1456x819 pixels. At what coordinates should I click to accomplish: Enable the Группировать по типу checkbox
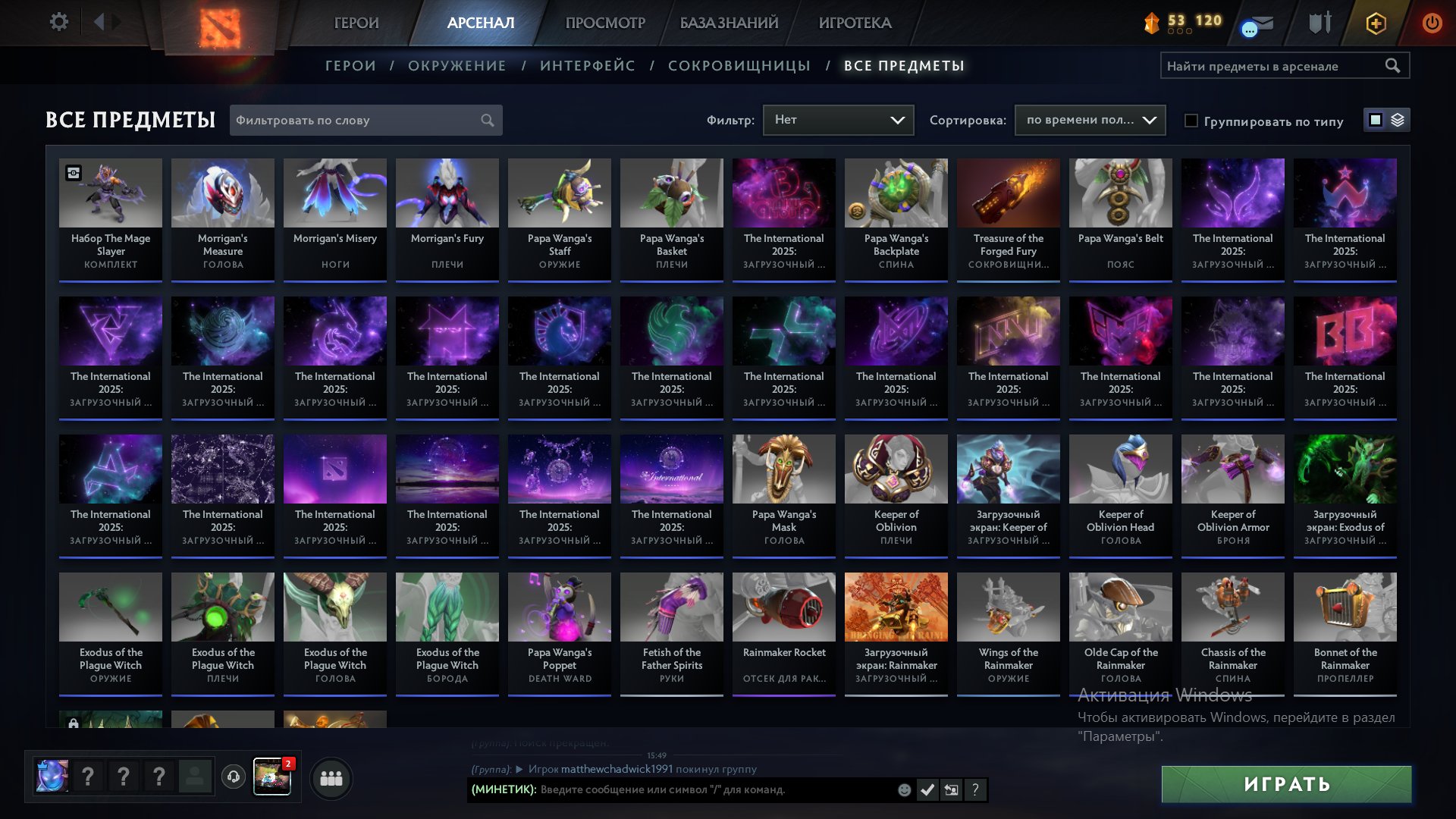click(x=1193, y=121)
